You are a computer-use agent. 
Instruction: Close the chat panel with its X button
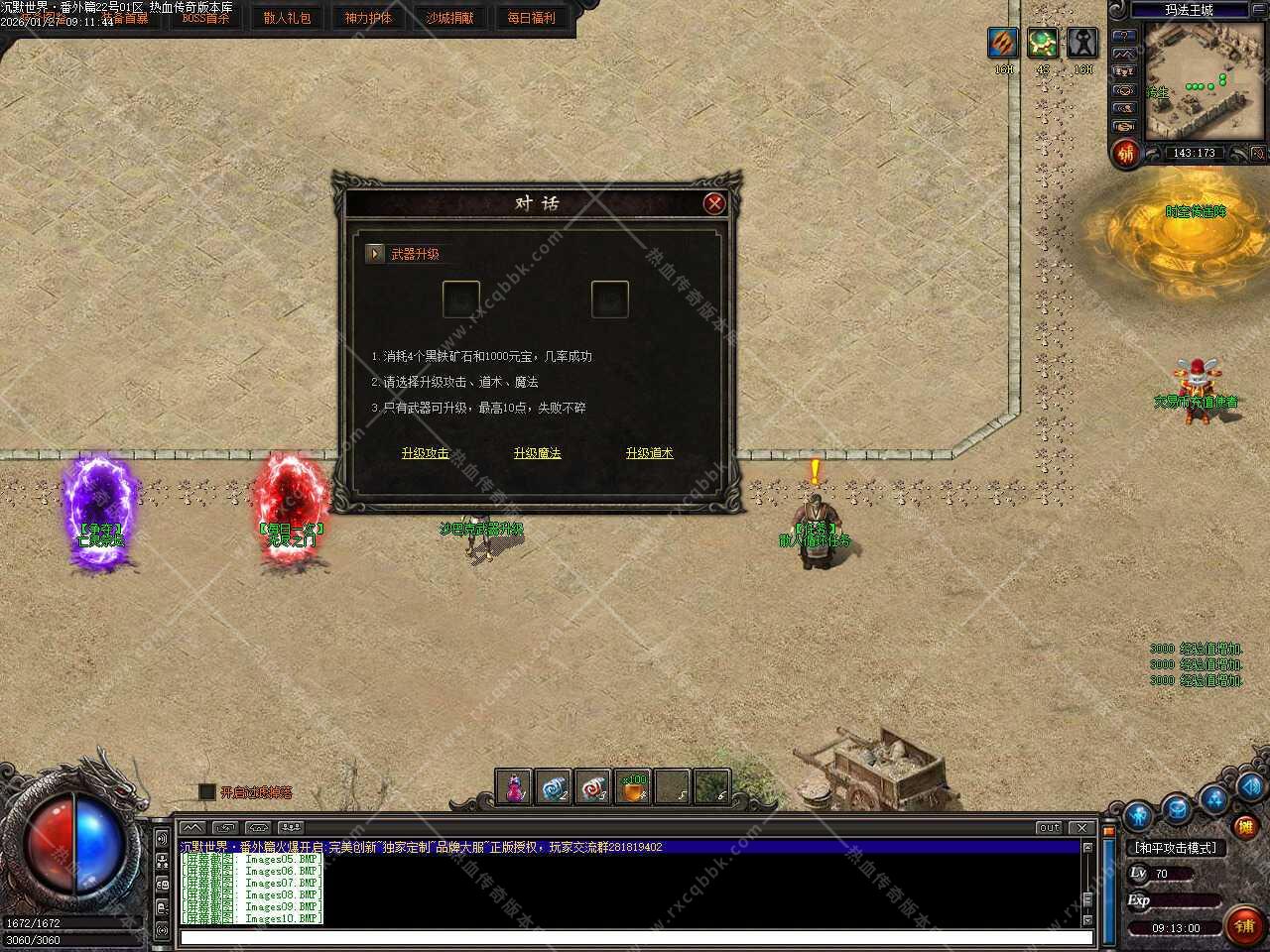click(1081, 827)
